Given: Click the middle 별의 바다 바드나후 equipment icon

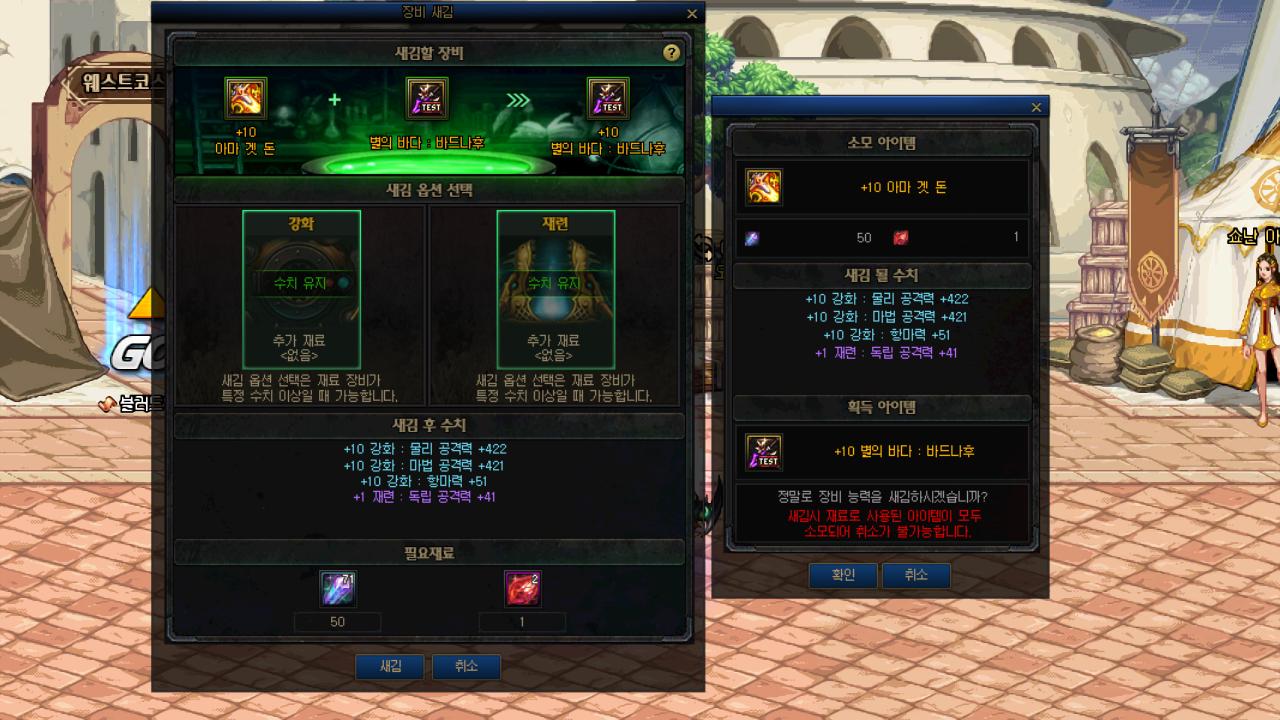Looking at the screenshot, I should pos(426,97).
